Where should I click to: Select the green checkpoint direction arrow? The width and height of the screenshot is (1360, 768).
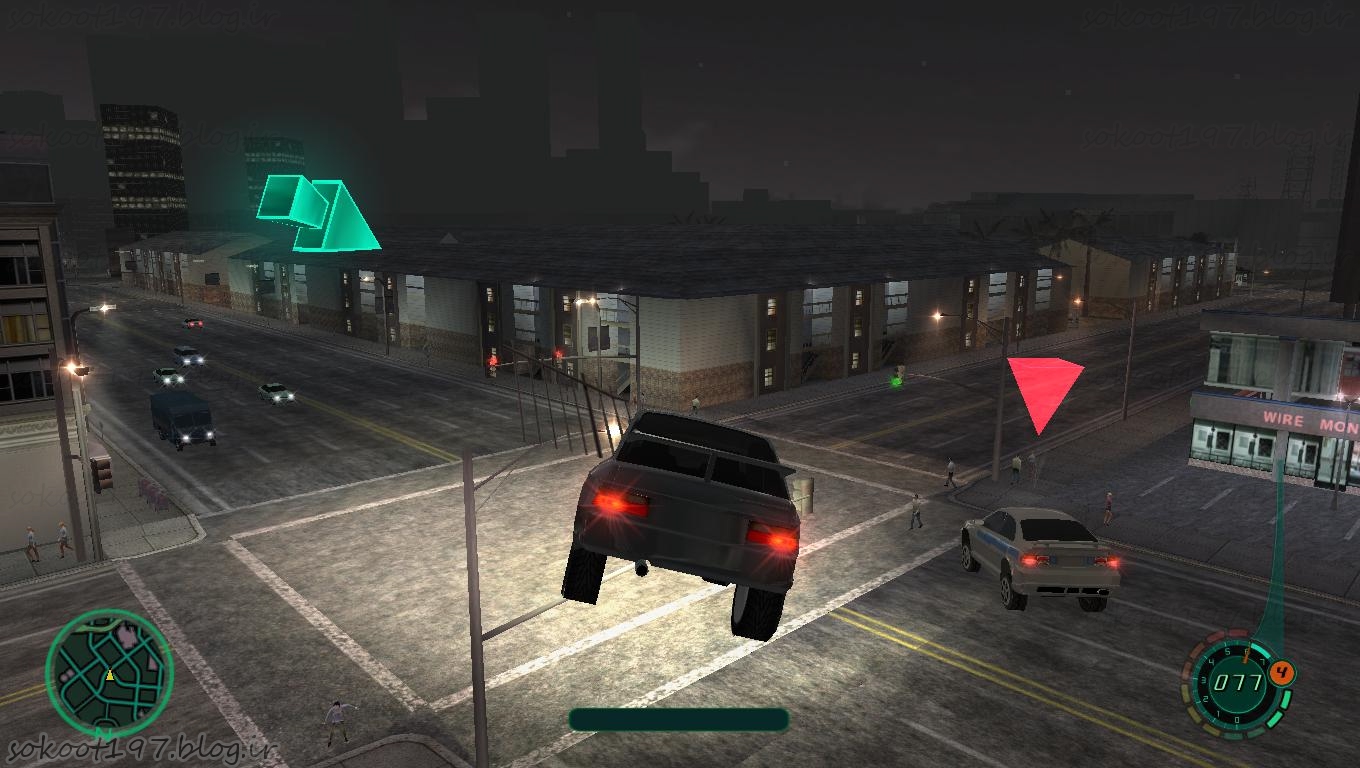click(x=318, y=213)
